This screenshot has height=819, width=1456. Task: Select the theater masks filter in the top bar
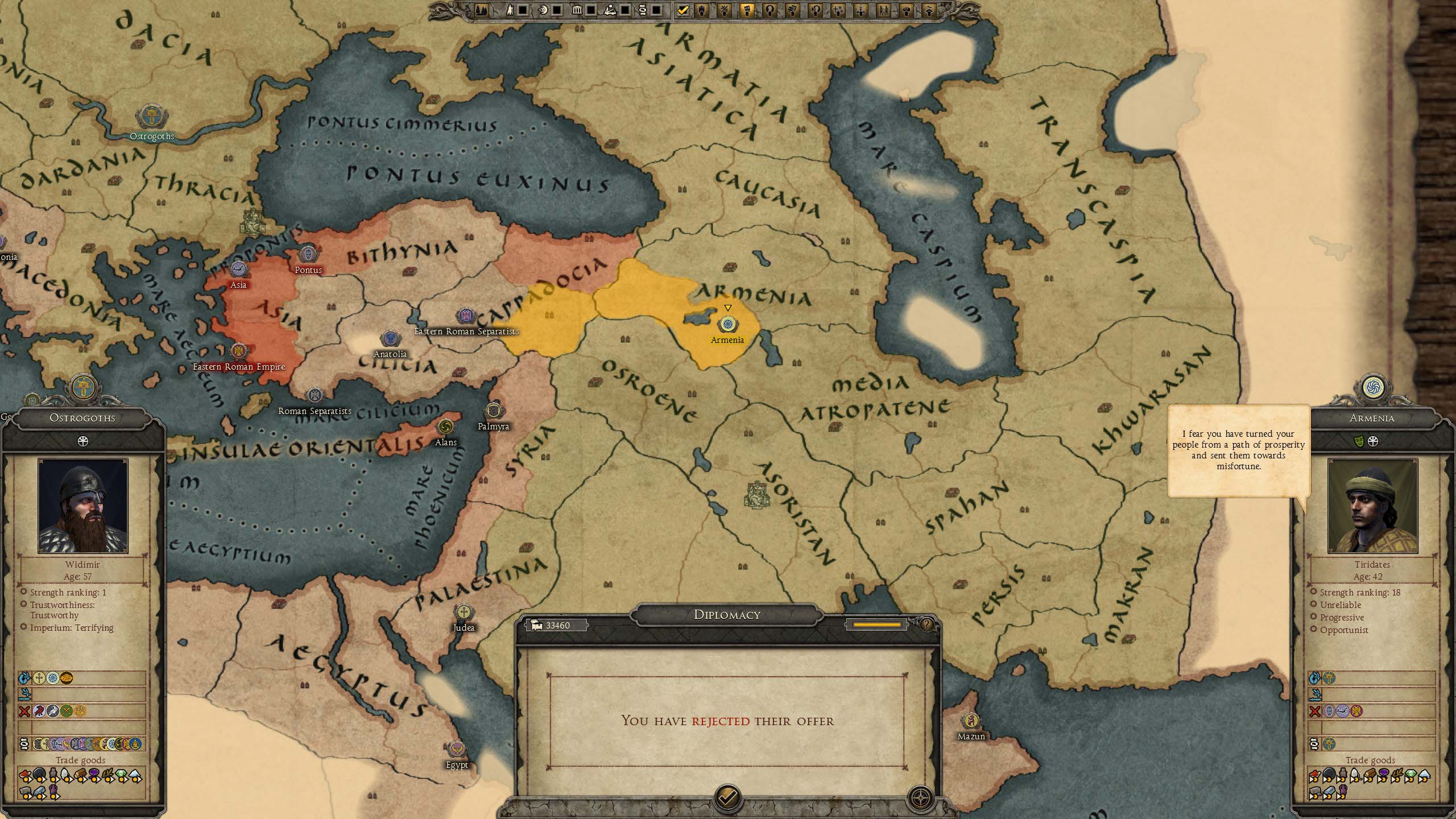coord(793,10)
